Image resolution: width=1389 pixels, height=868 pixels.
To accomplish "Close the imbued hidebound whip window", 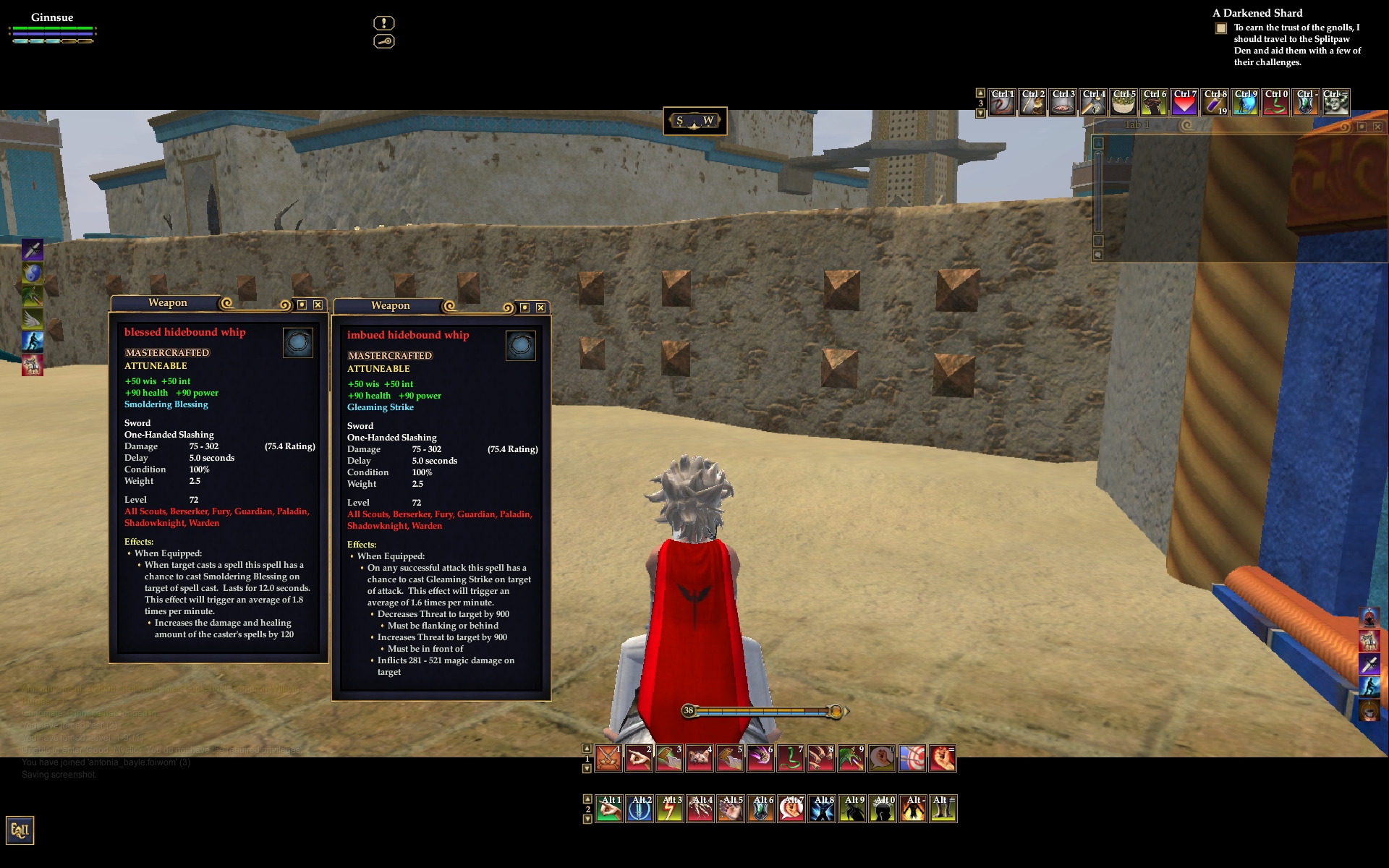I will pyautogui.click(x=540, y=307).
